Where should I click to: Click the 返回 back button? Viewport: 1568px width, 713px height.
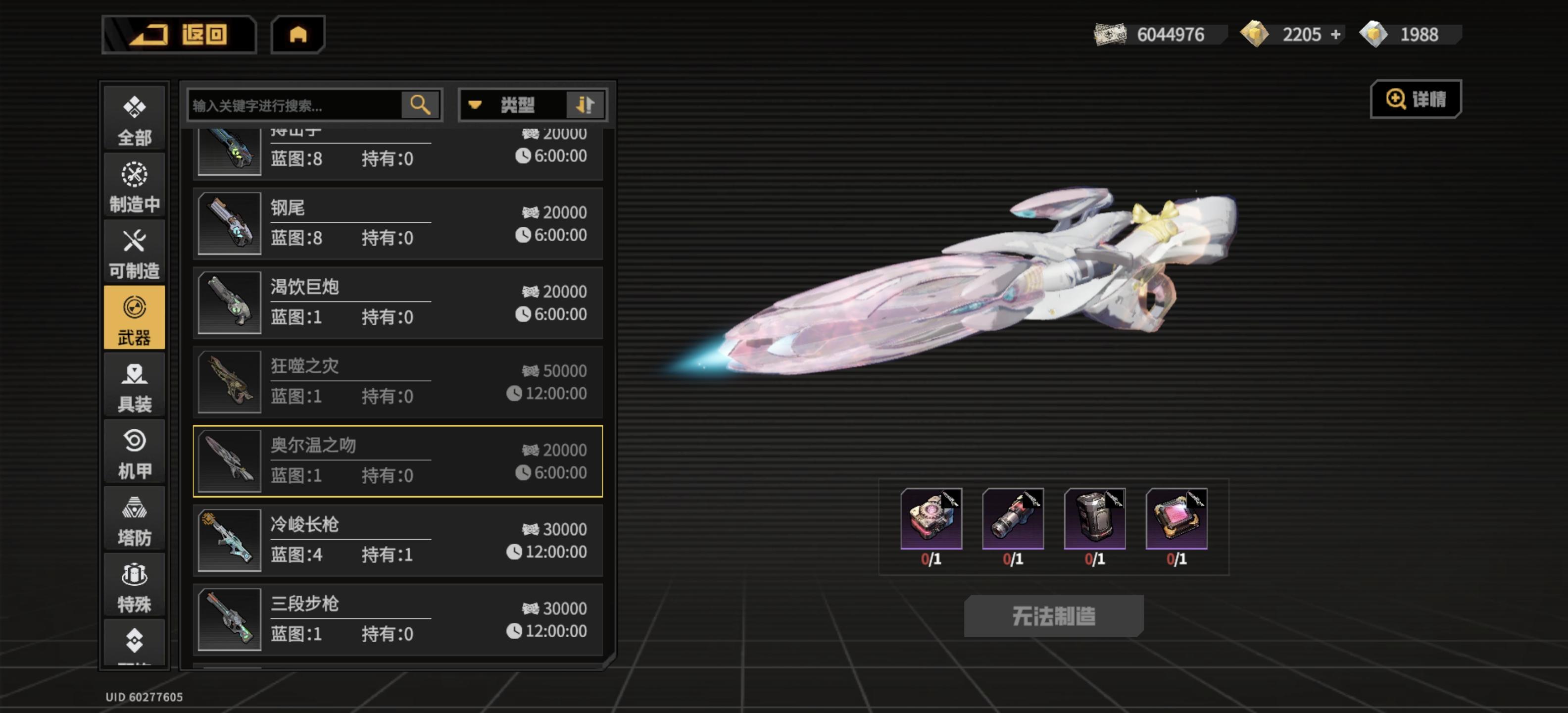(x=179, y=35)
